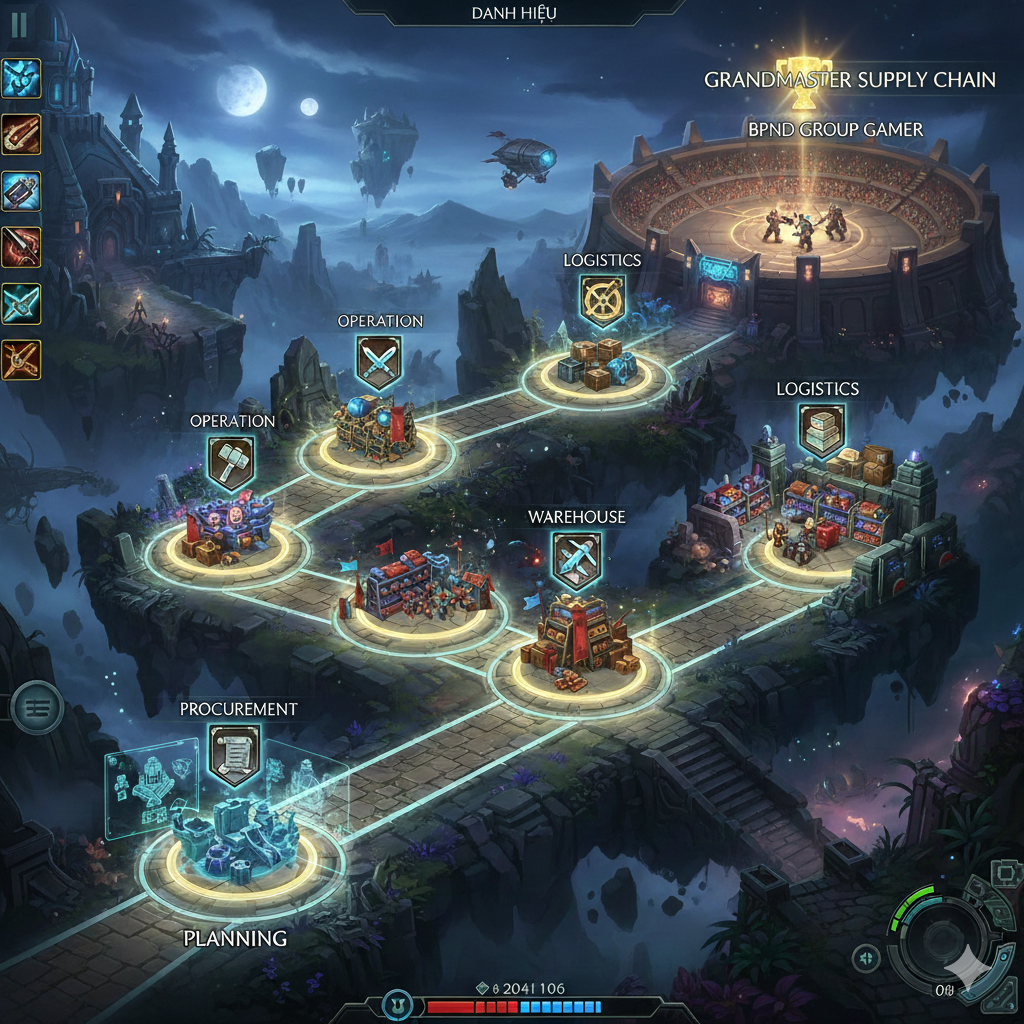Screen dimensions: 1024x1024
Task: Select the Procurement scroll badge
Action: pos(236,752)
